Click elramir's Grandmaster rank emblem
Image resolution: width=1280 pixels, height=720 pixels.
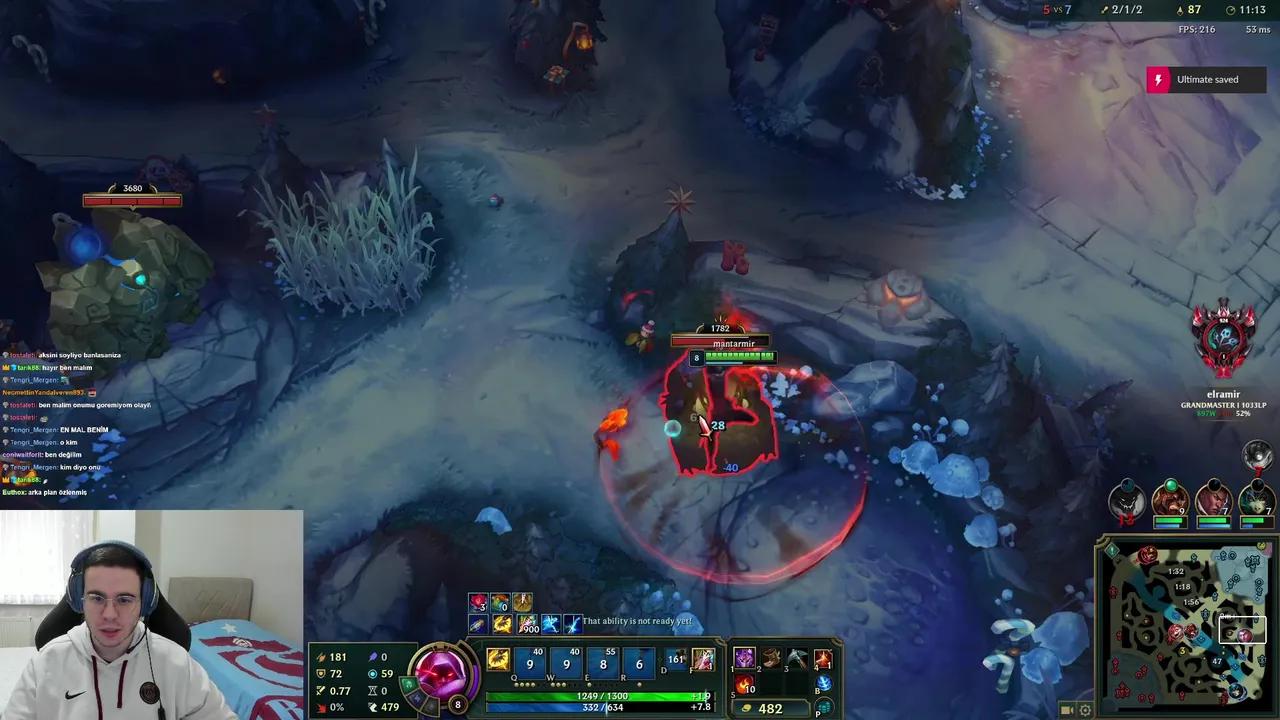tap(1222, 340)
